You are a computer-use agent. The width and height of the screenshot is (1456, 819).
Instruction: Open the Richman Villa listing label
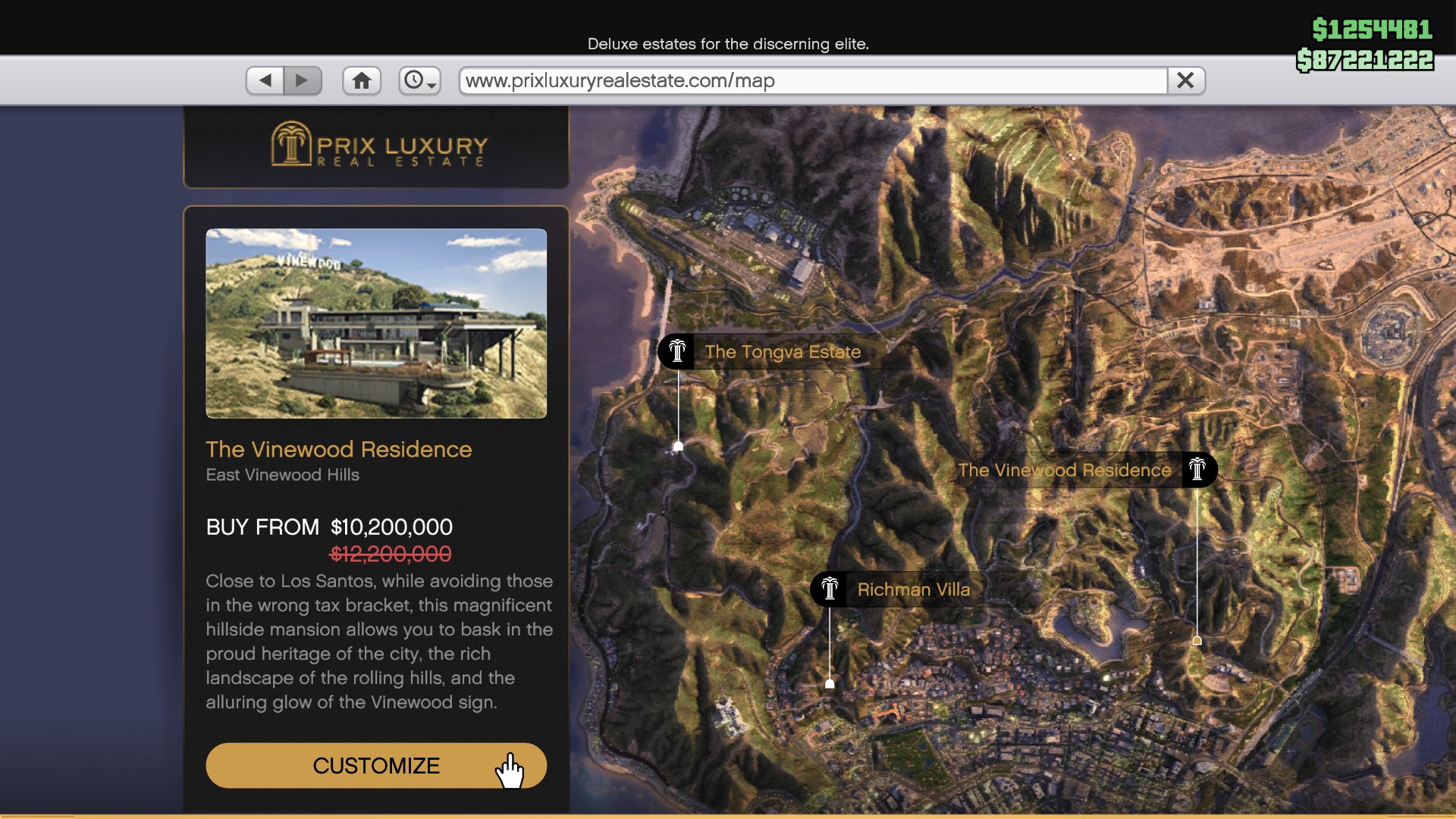[914, 590]
